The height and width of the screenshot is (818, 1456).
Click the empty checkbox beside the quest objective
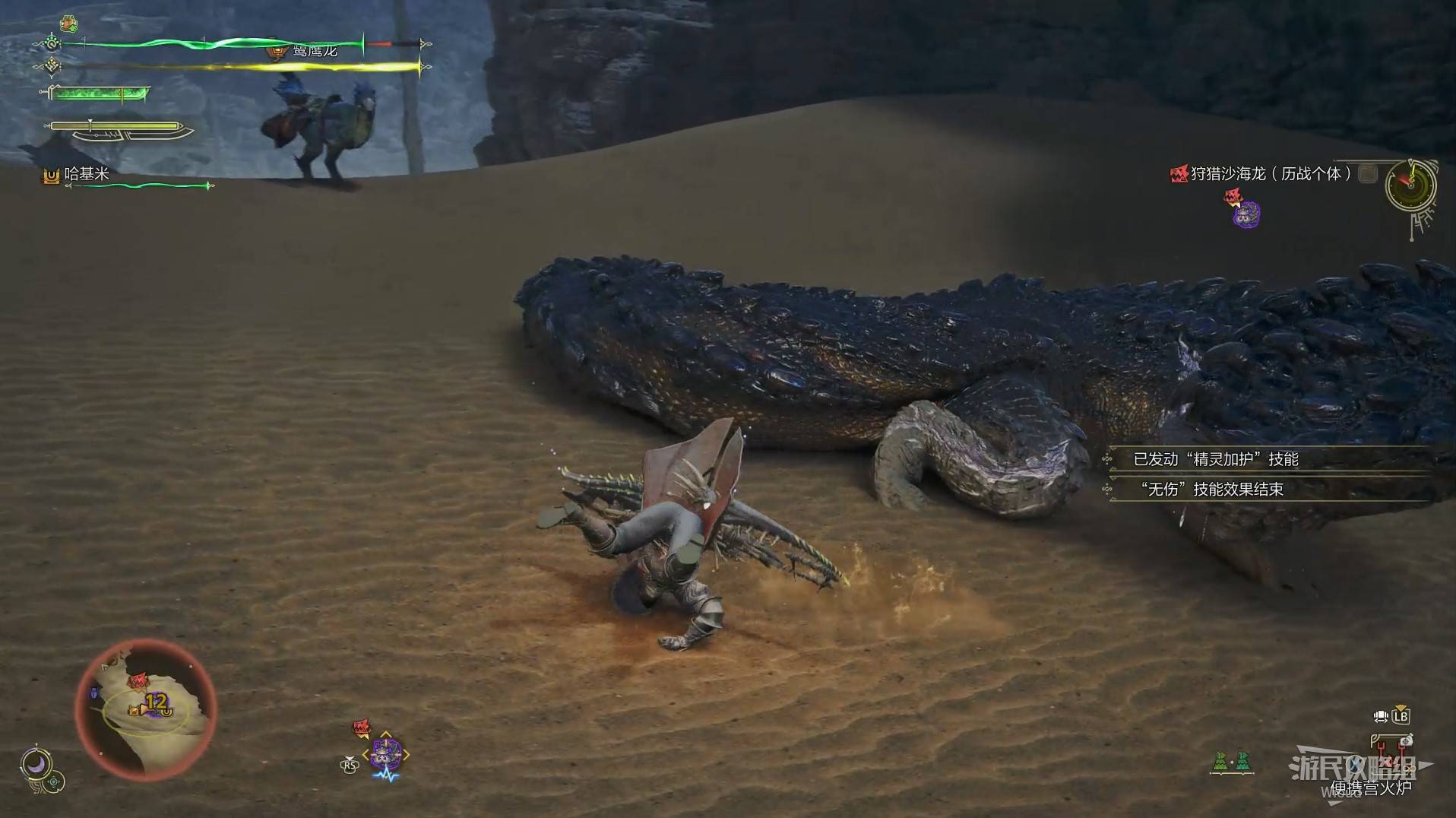(1367, 174)
